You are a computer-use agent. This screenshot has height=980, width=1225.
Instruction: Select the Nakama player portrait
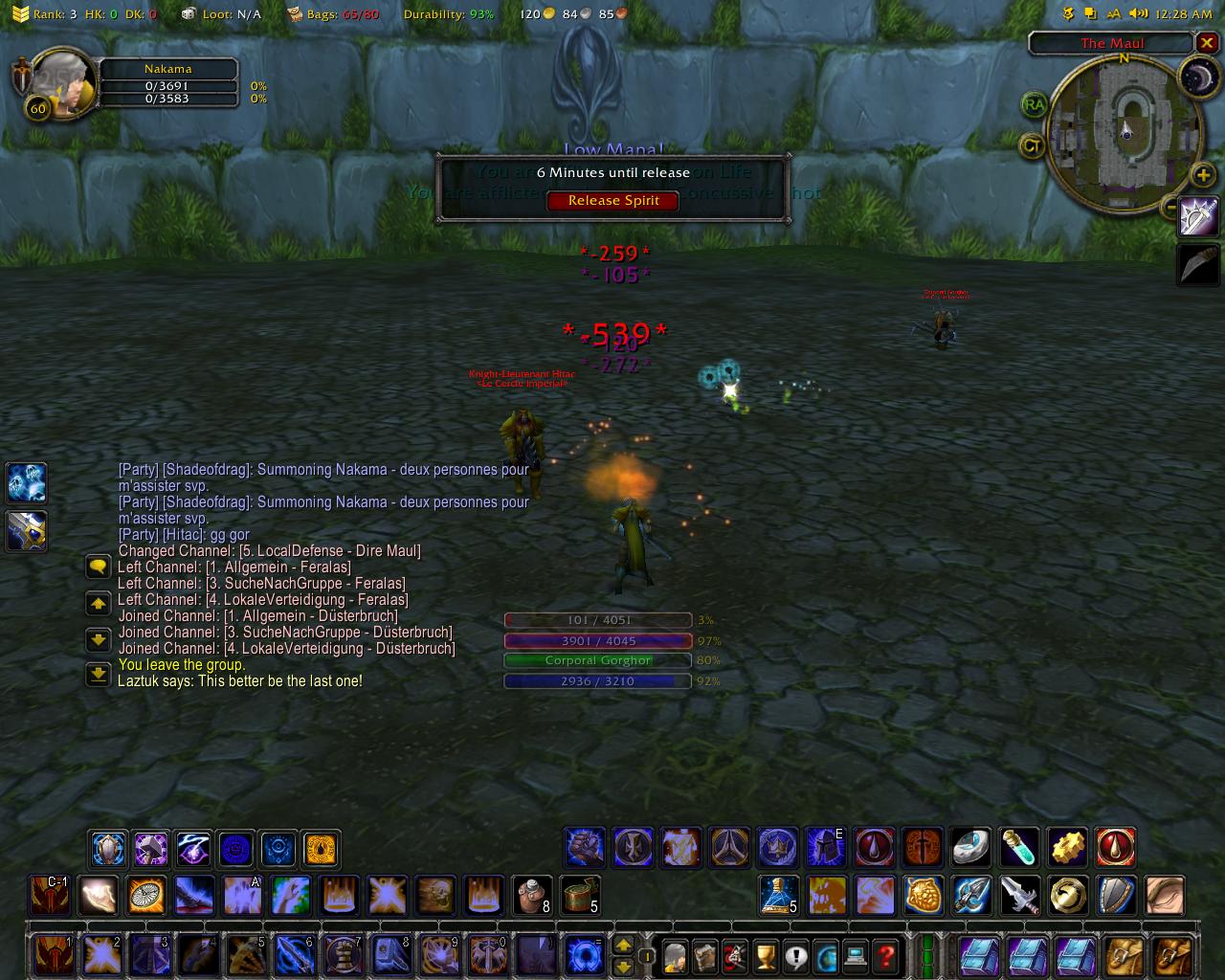64,83
